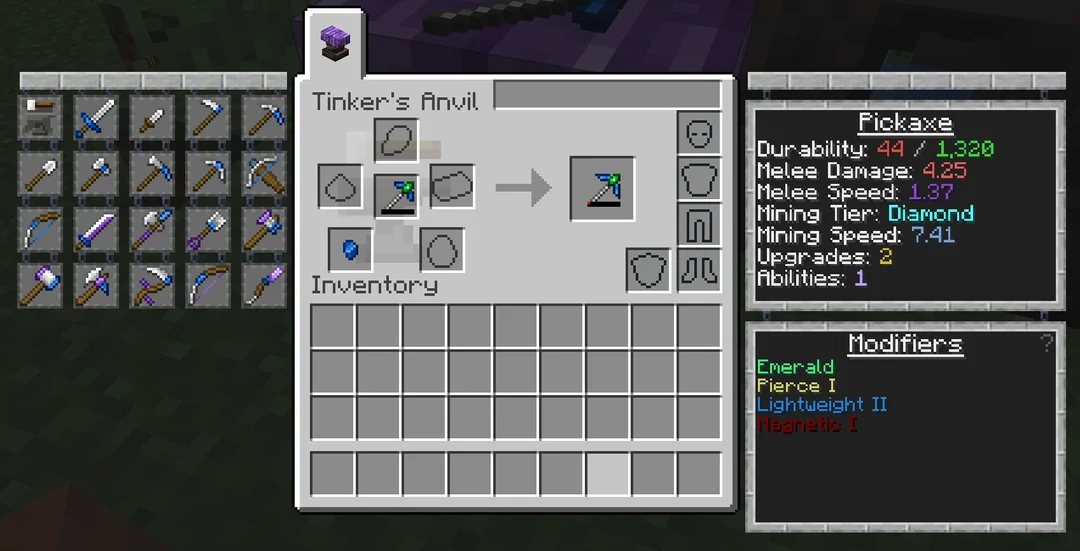Take the blue gem from the input slot
1080x551 pixels.
pos(350,248)
